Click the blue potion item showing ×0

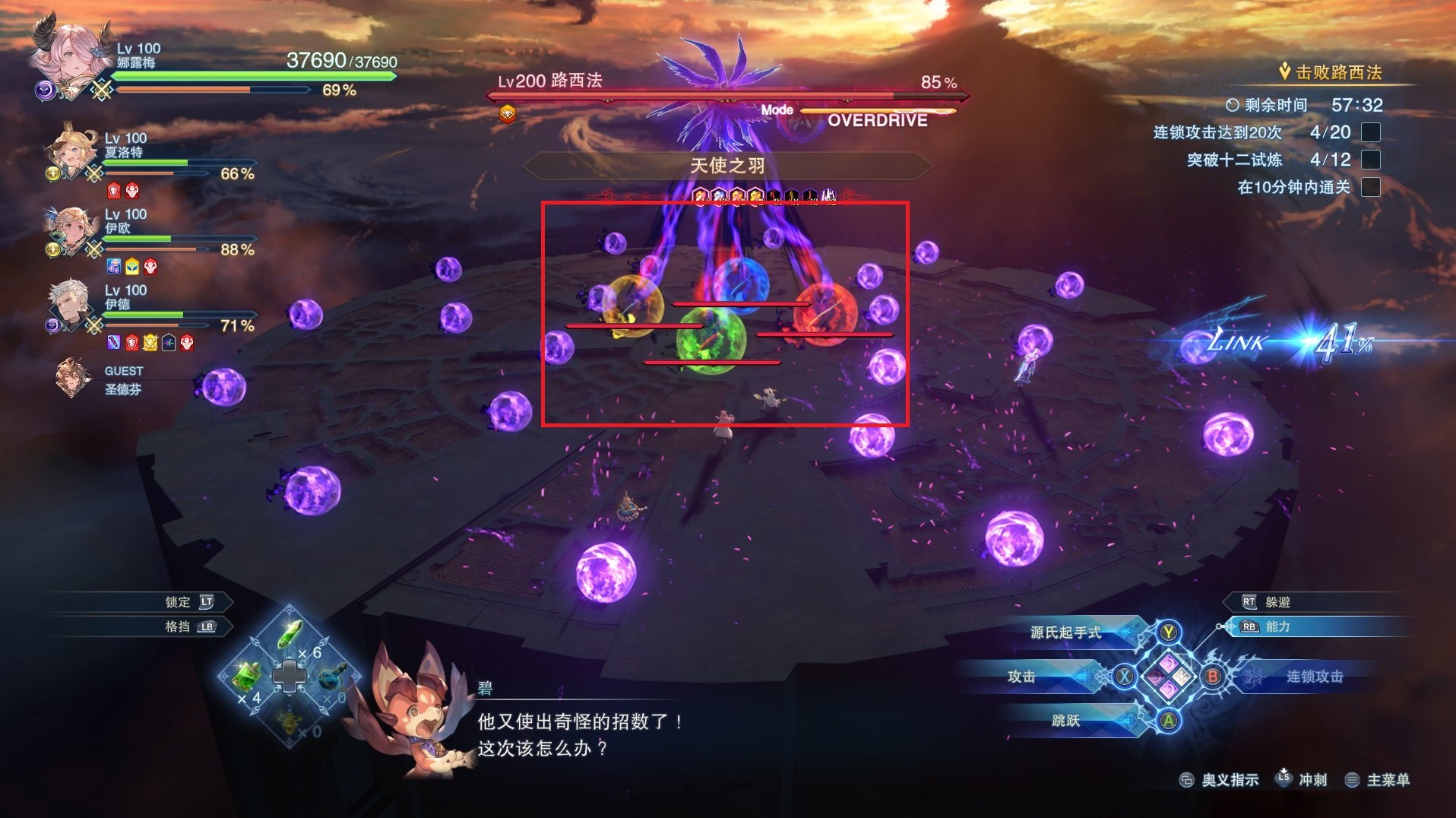coord(332,677)
